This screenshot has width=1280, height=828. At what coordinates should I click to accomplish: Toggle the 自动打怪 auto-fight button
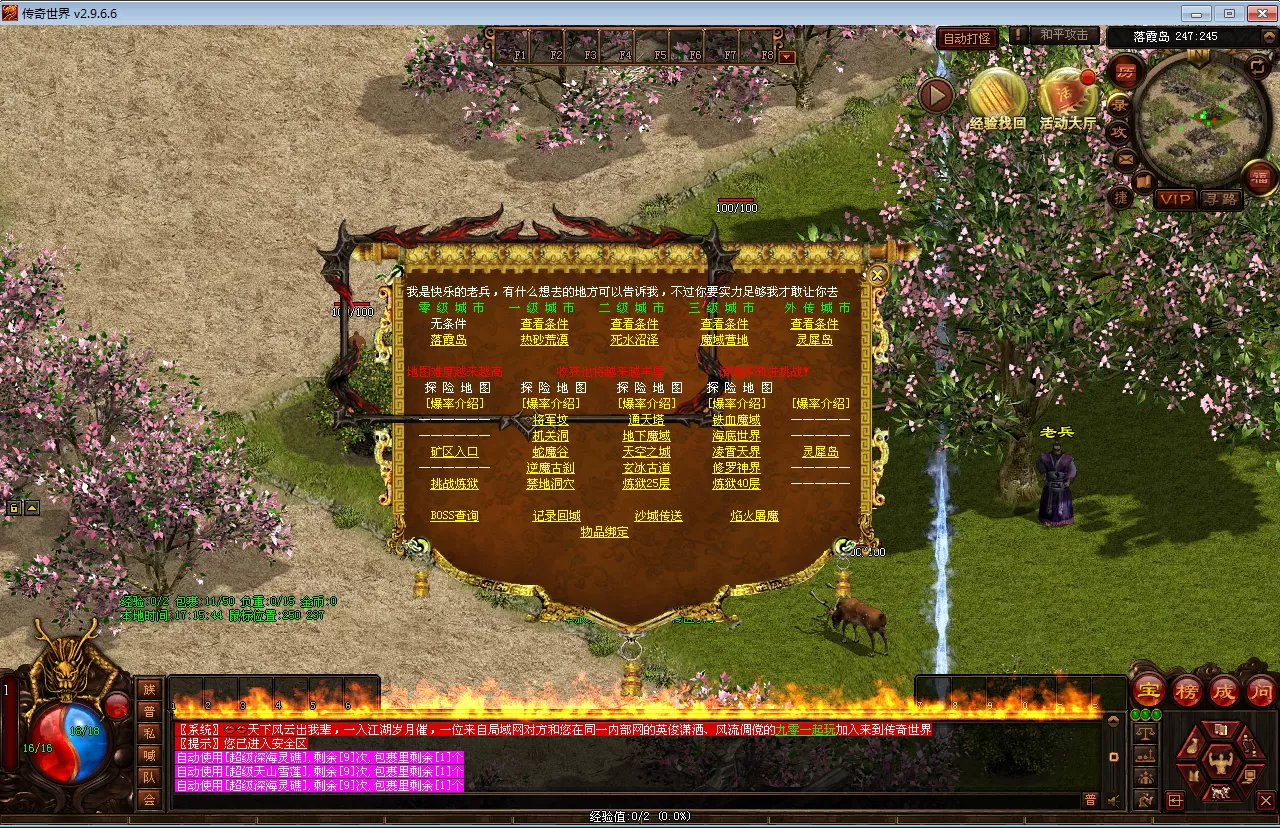[968, 39]
